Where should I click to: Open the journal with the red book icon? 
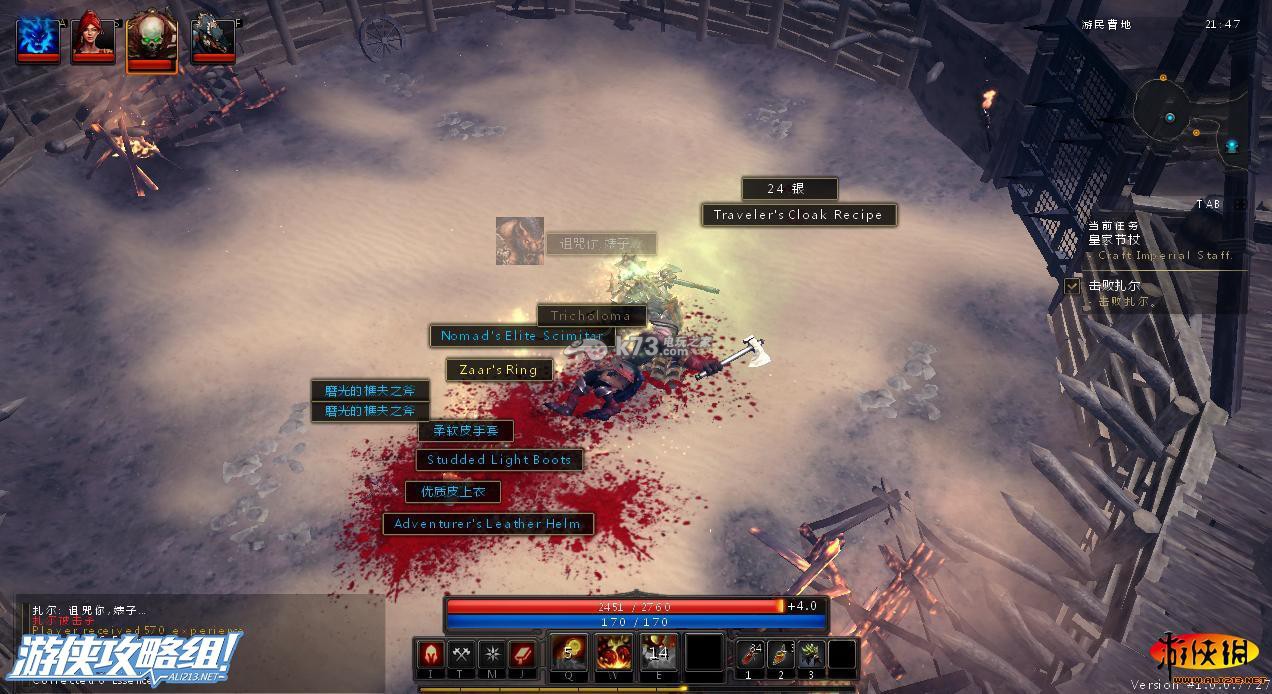(522, 654)
